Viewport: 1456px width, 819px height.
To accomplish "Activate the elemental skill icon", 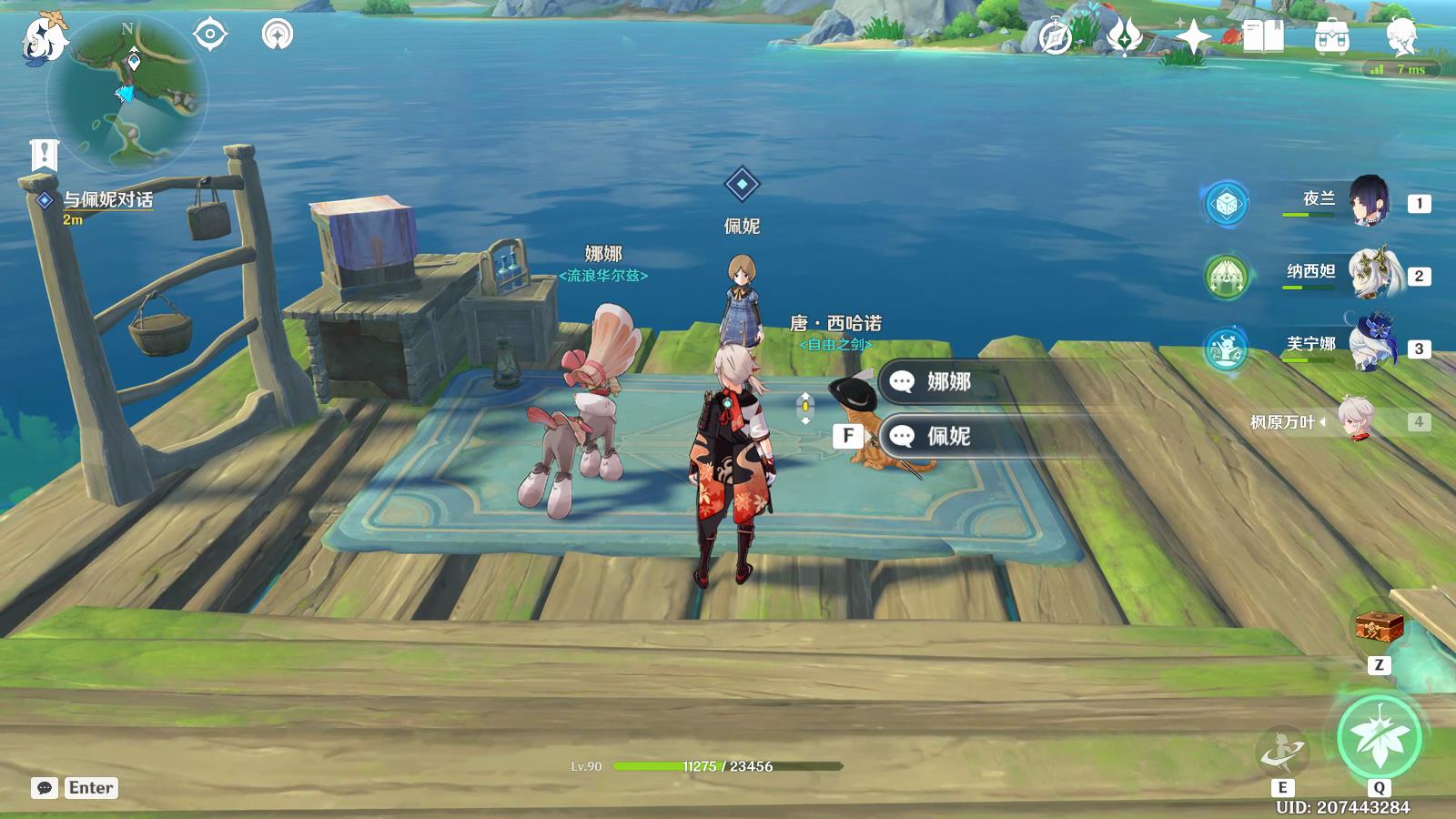I will [1282, 752].
